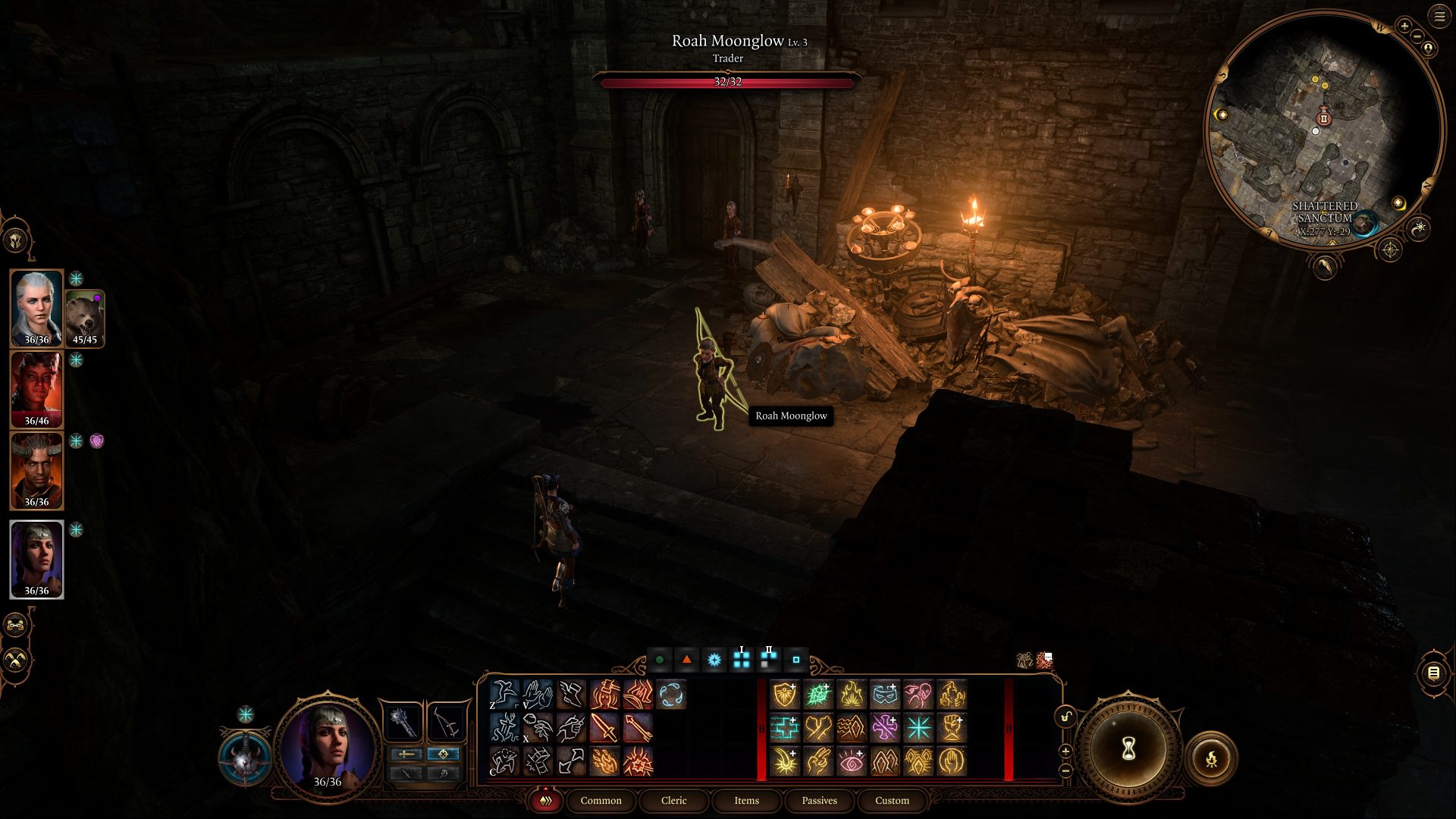
Task: Zoom in on the minimap
Action: [1404, 26]
